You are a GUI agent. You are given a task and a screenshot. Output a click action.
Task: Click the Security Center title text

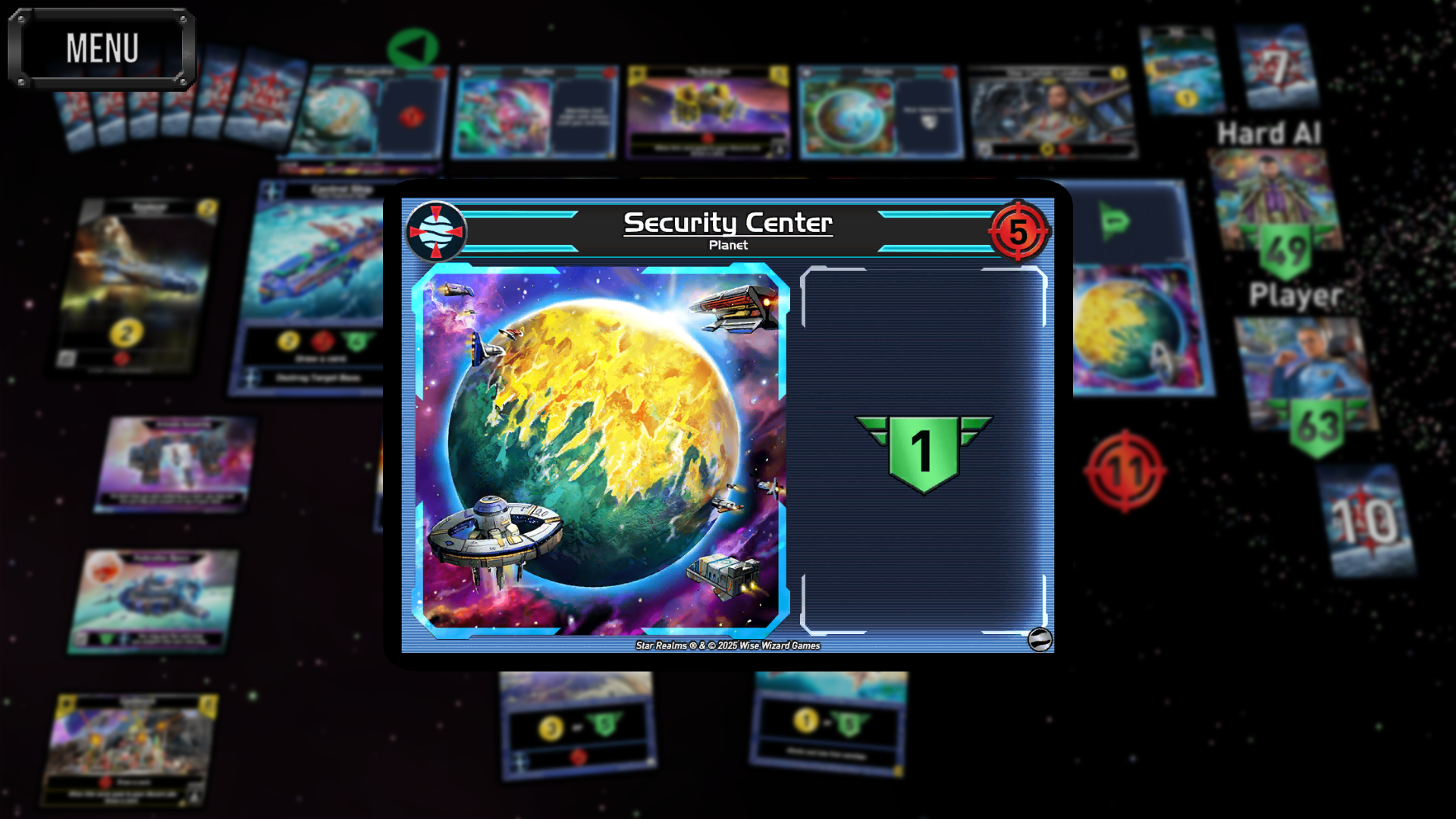click(727, 222)
